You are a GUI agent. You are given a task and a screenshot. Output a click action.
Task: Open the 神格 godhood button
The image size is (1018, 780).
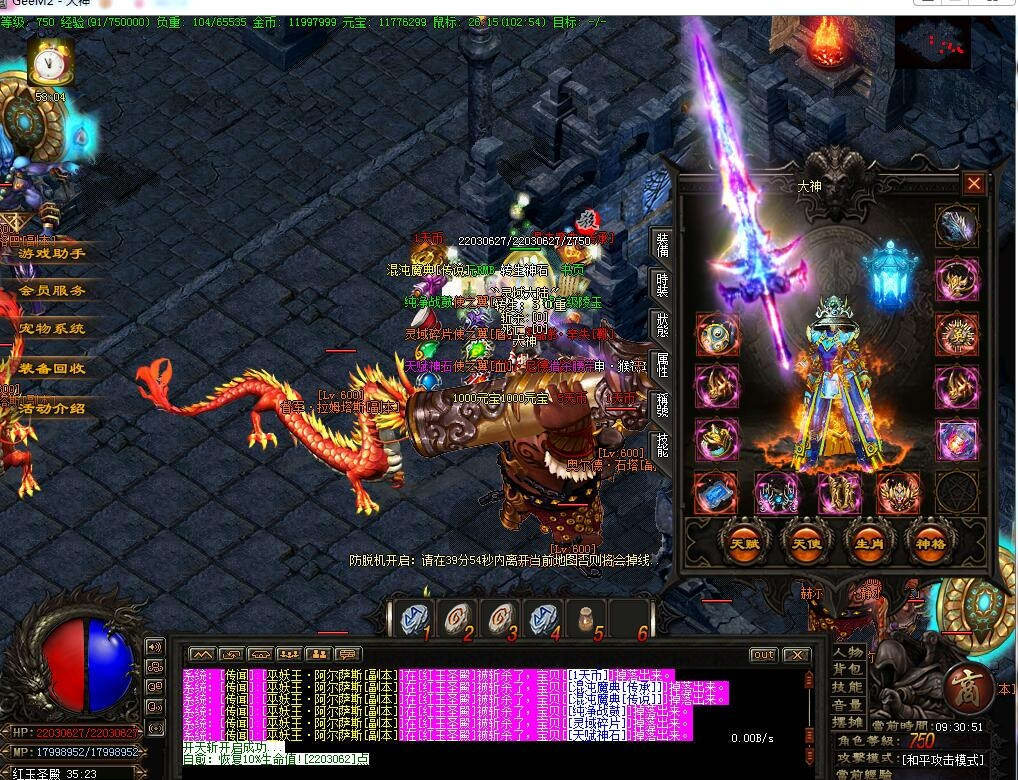[x=927, y=542]
